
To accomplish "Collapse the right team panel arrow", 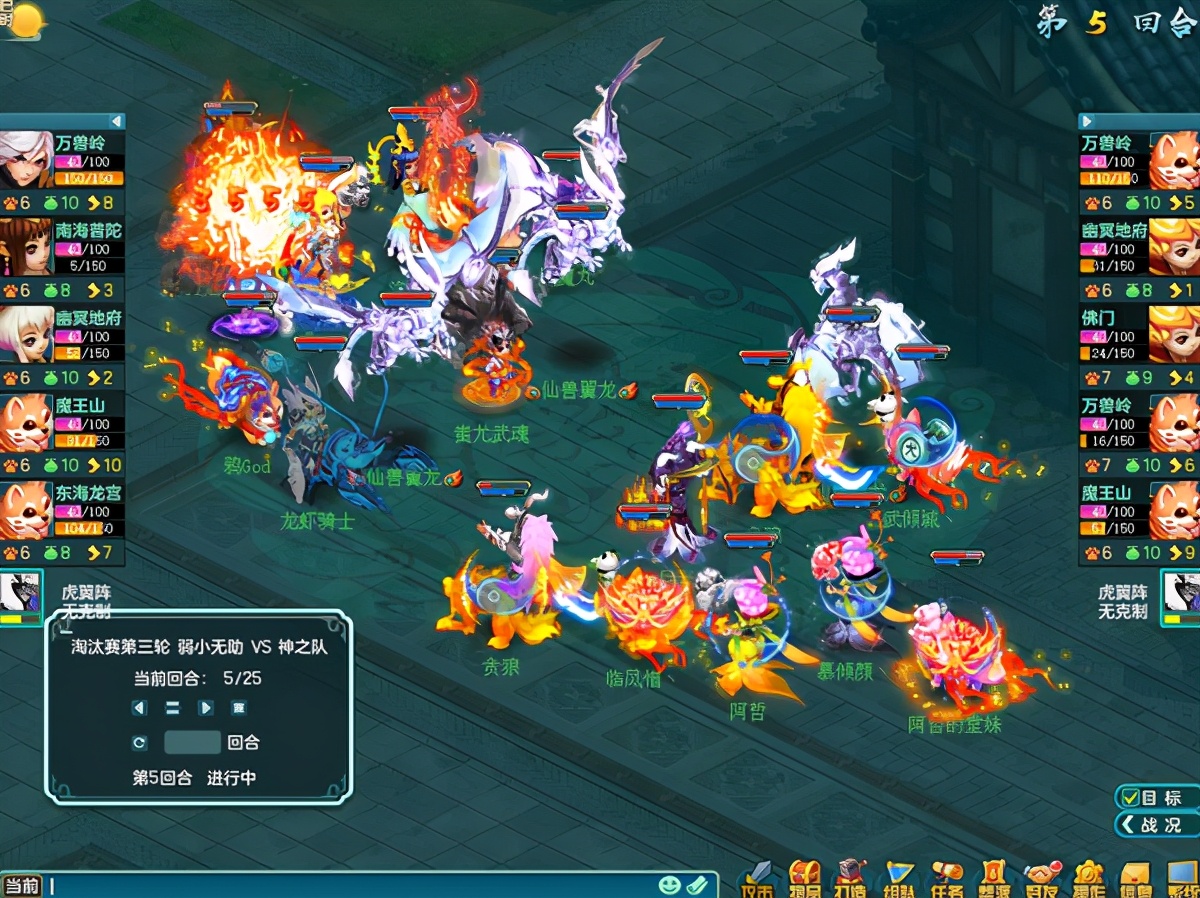I will tap(1087, 121).
